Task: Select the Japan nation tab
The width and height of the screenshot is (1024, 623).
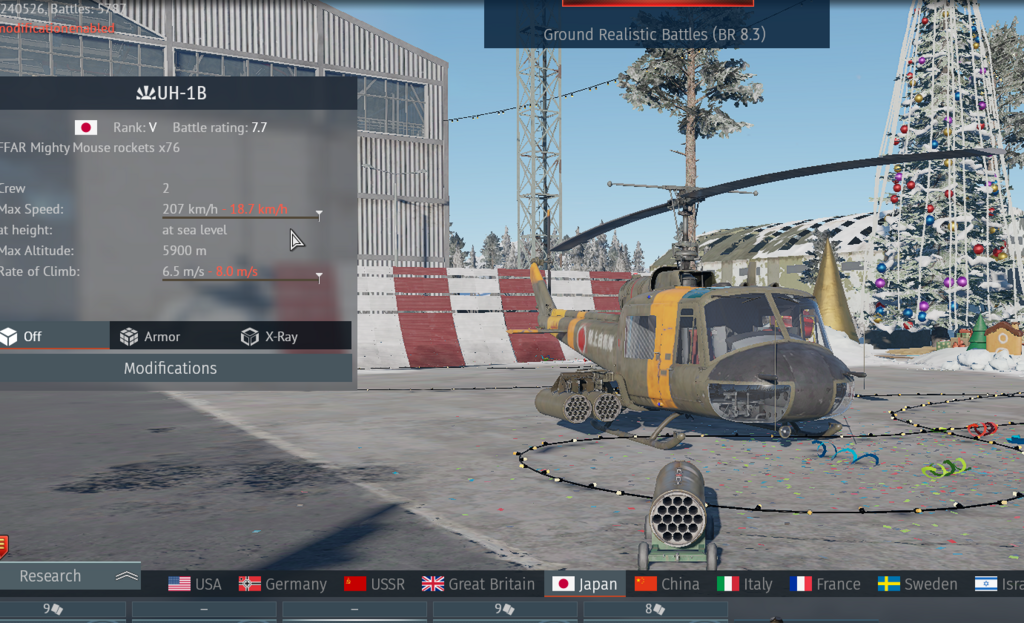Action: (586, 584)
